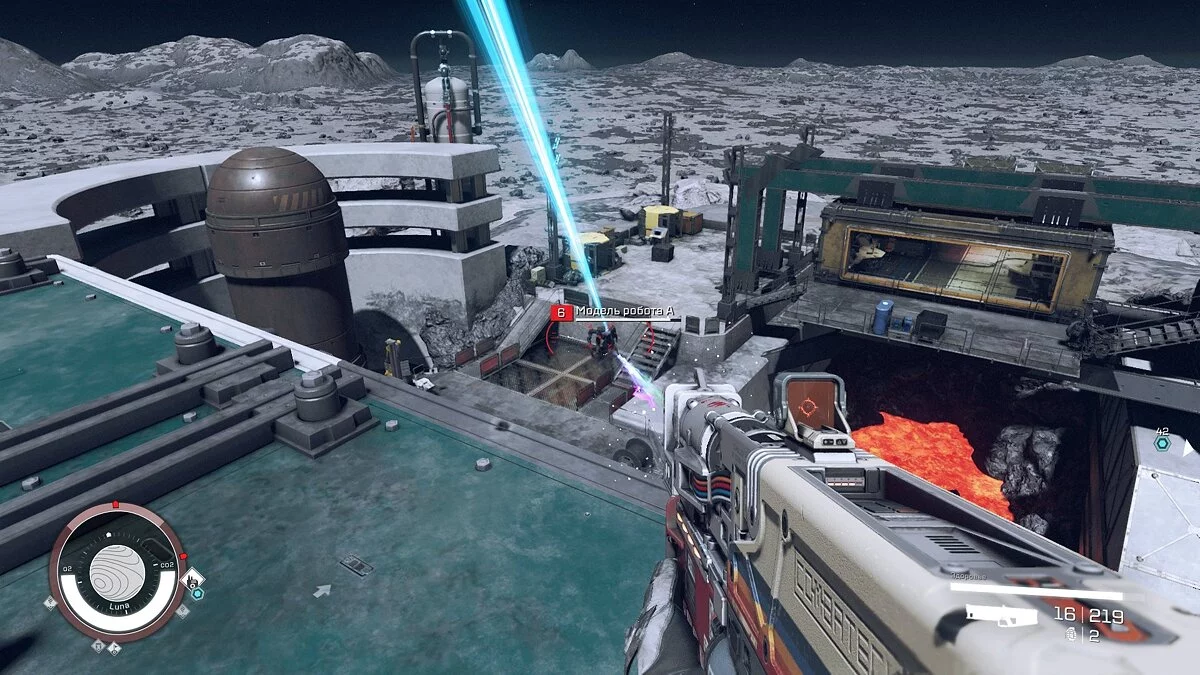Open the Luna planet scanner compass
The image size is (1200, 675).
(x=117, y=571)
